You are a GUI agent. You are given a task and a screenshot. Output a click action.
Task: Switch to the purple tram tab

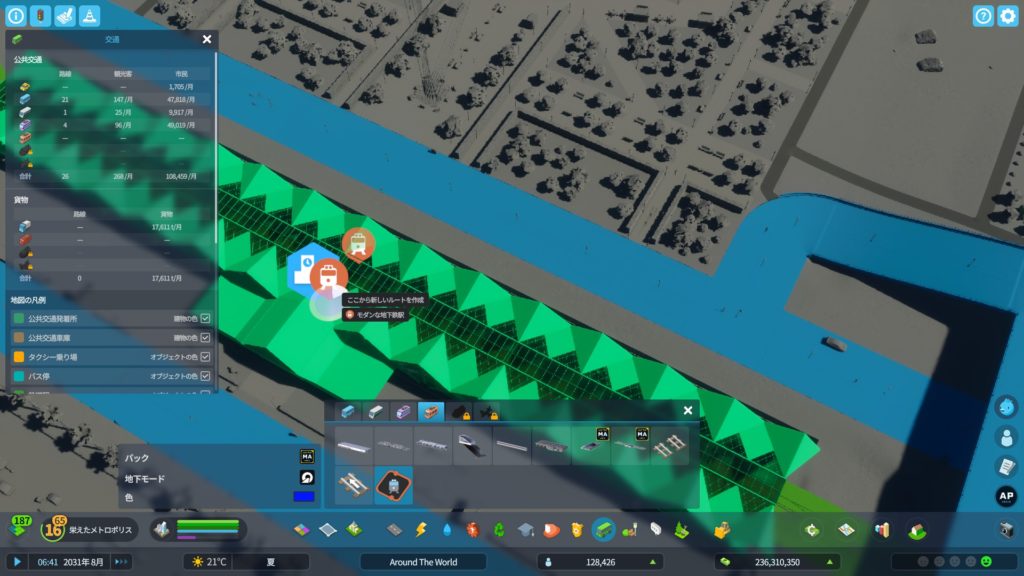point(403,411)
